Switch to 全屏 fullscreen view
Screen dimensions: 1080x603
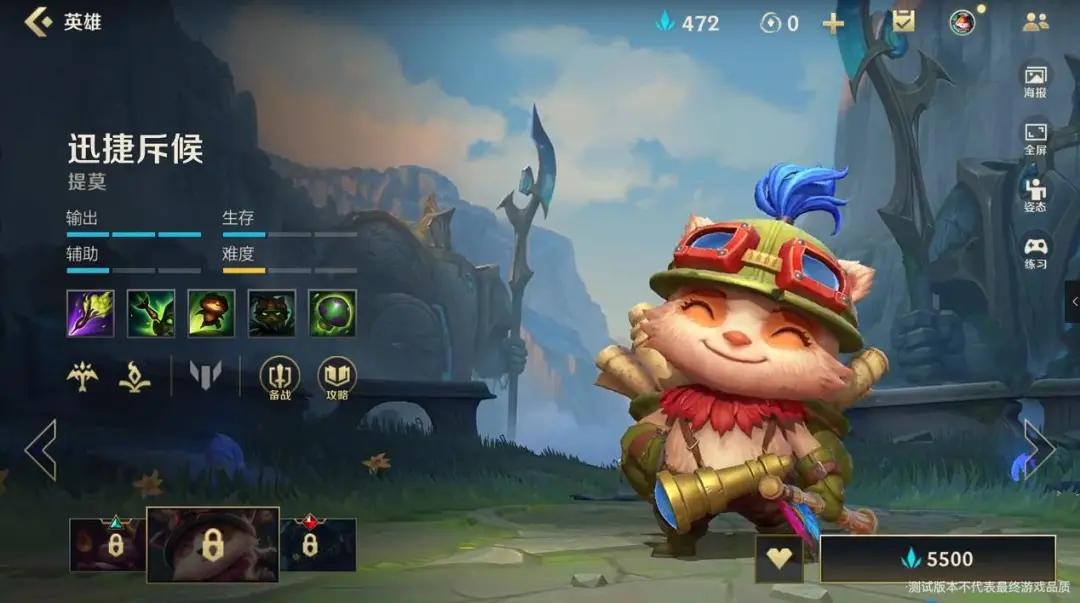(x=1035, y=138)
